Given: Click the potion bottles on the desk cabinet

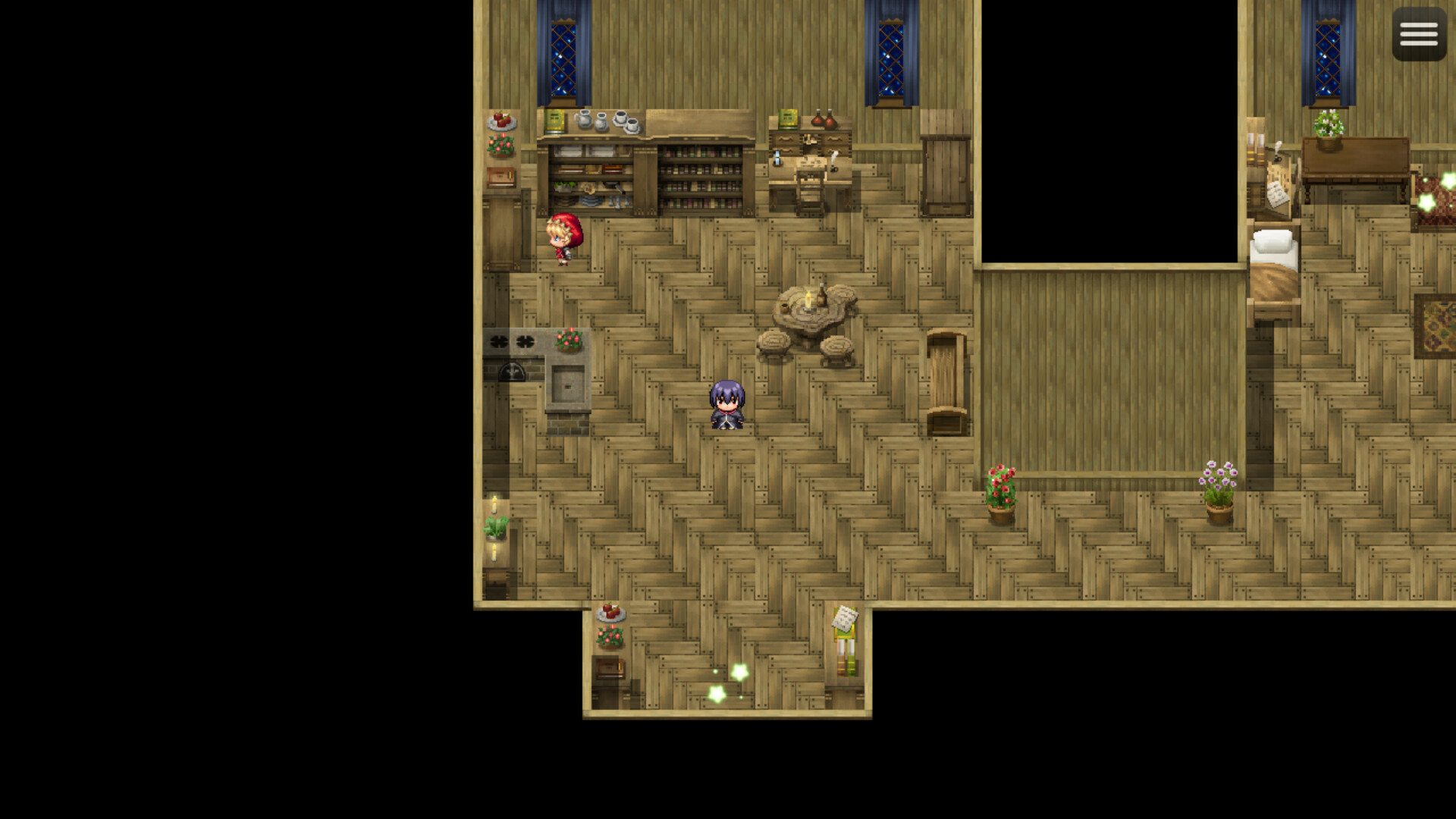Looking at the screenshot, I should click(819, 120).
